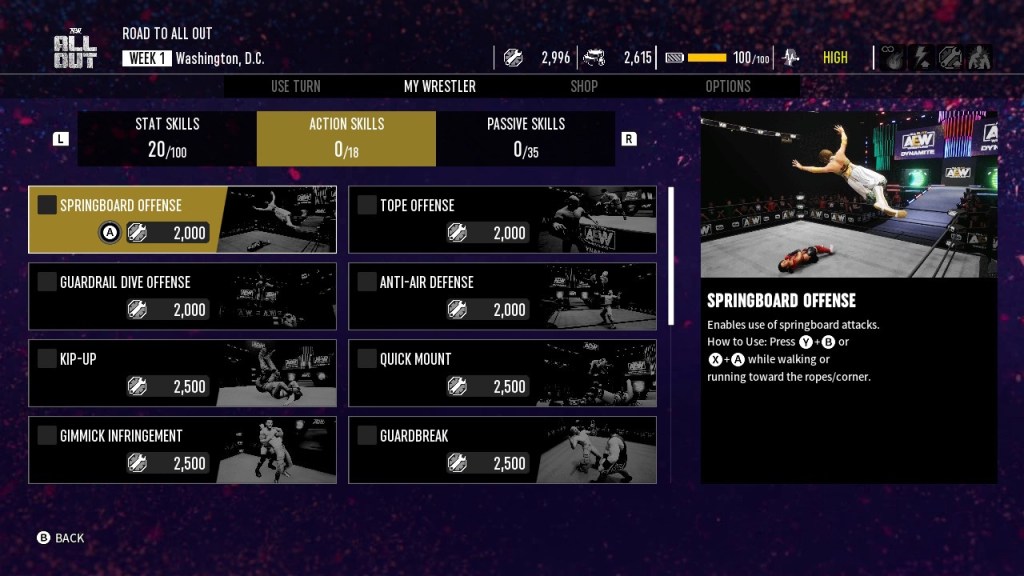1024x576 pixels.
Task: Click the skill list scrollbar
Action: point(670,255)
